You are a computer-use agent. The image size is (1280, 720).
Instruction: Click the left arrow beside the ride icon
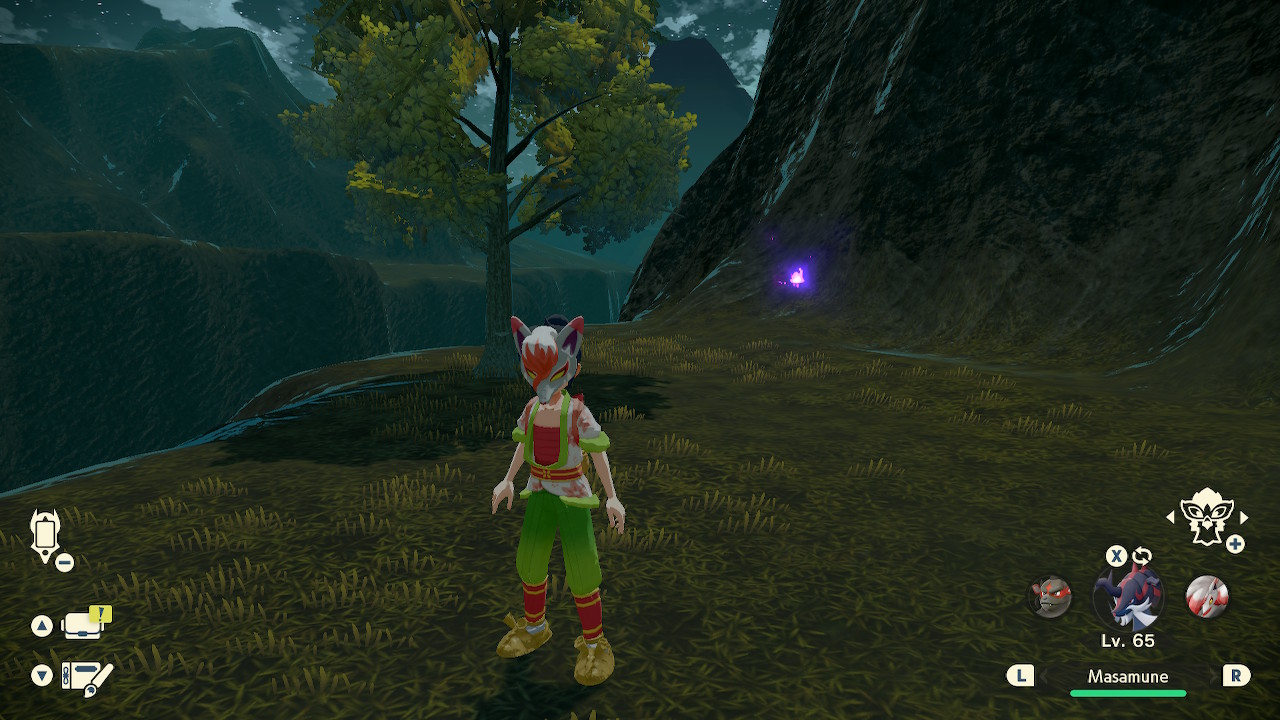[1171, 517]
